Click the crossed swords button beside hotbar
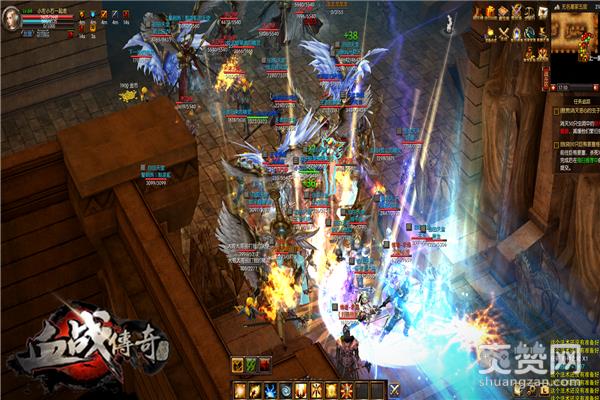 pyautogui.click(x=394, y=389)
